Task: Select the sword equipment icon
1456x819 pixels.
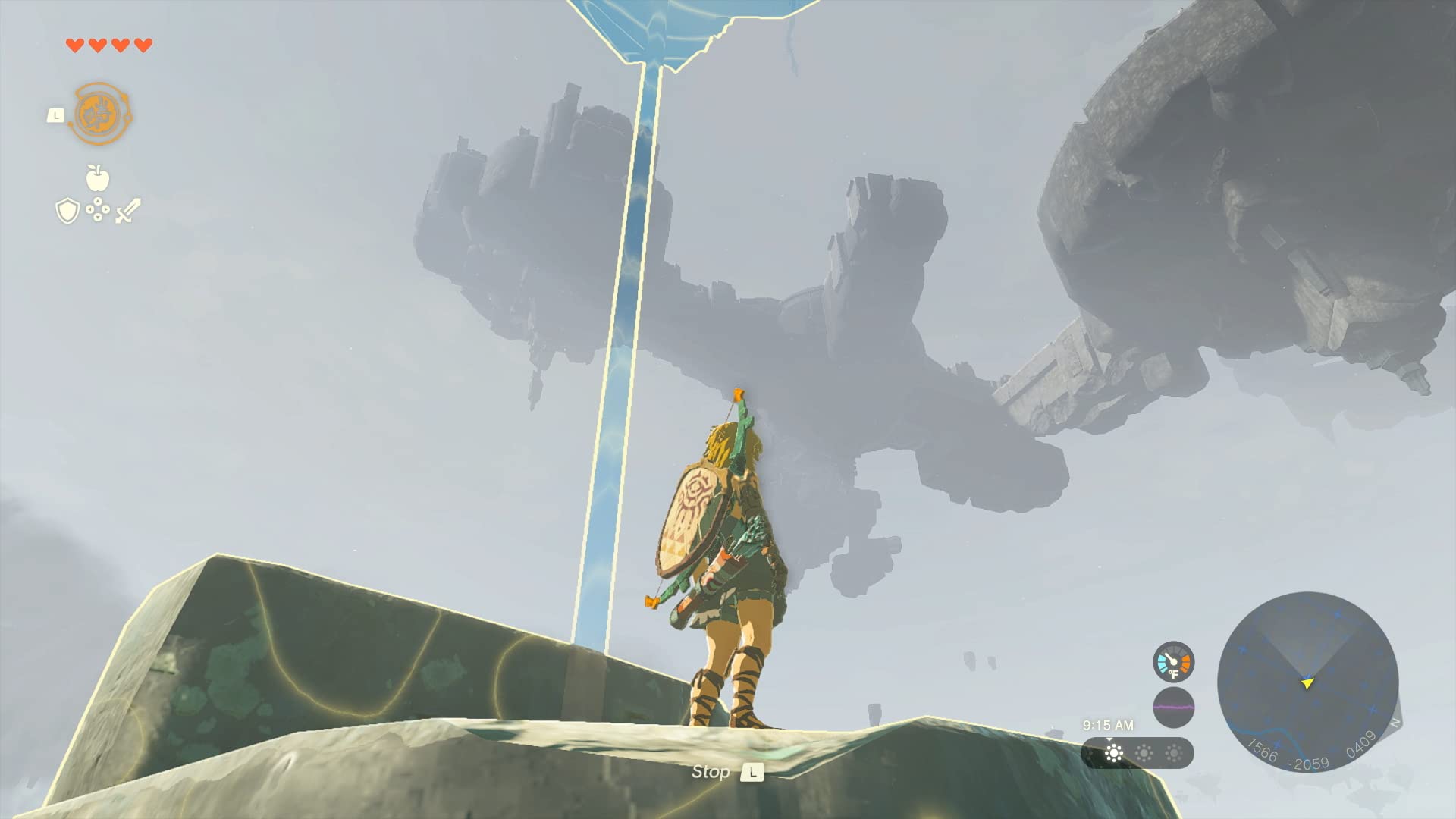Action: coord(127,210)
